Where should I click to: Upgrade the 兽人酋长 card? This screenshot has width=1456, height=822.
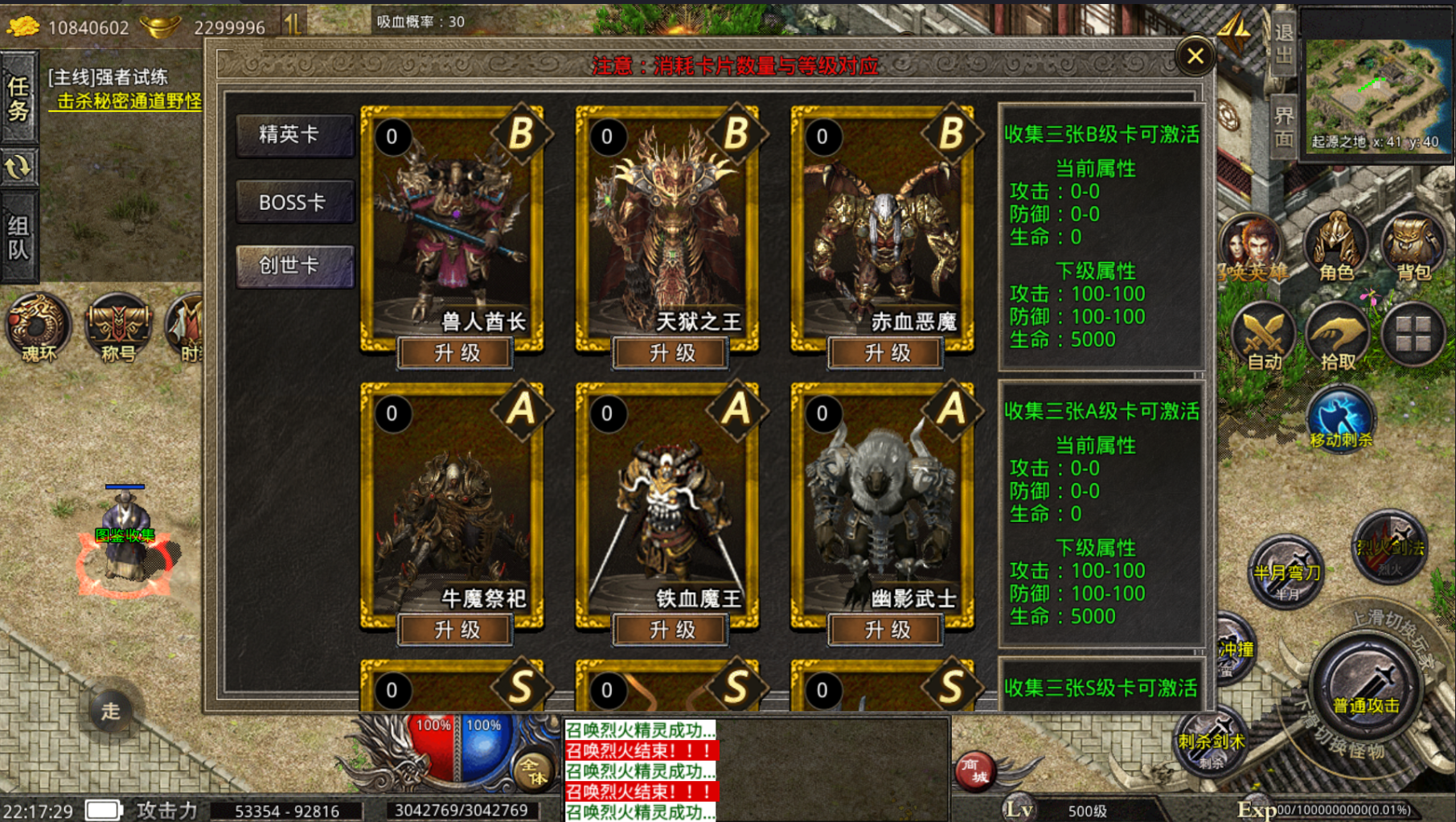pos(456,353)
